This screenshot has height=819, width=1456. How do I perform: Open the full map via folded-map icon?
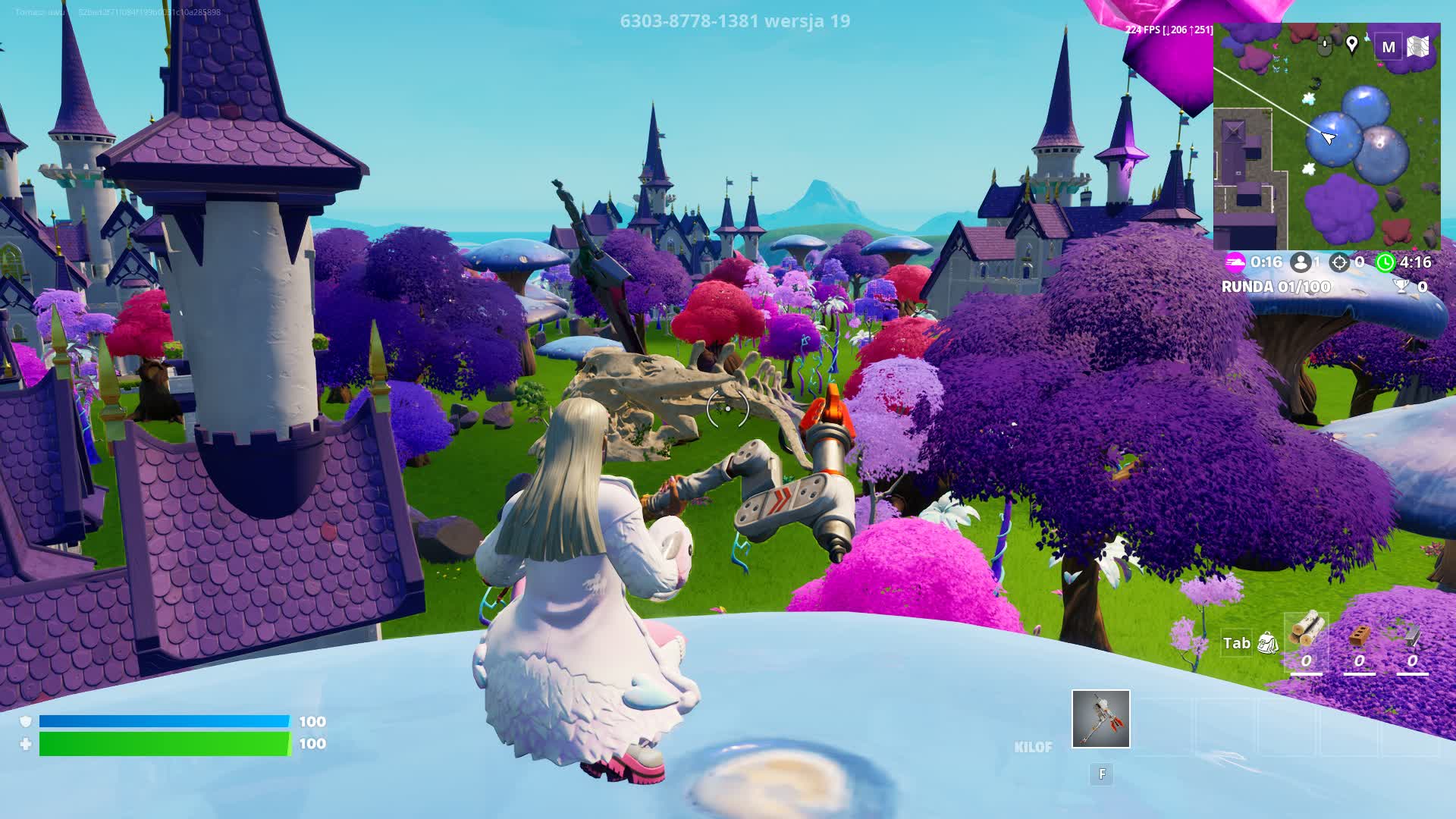(1418, 47)
